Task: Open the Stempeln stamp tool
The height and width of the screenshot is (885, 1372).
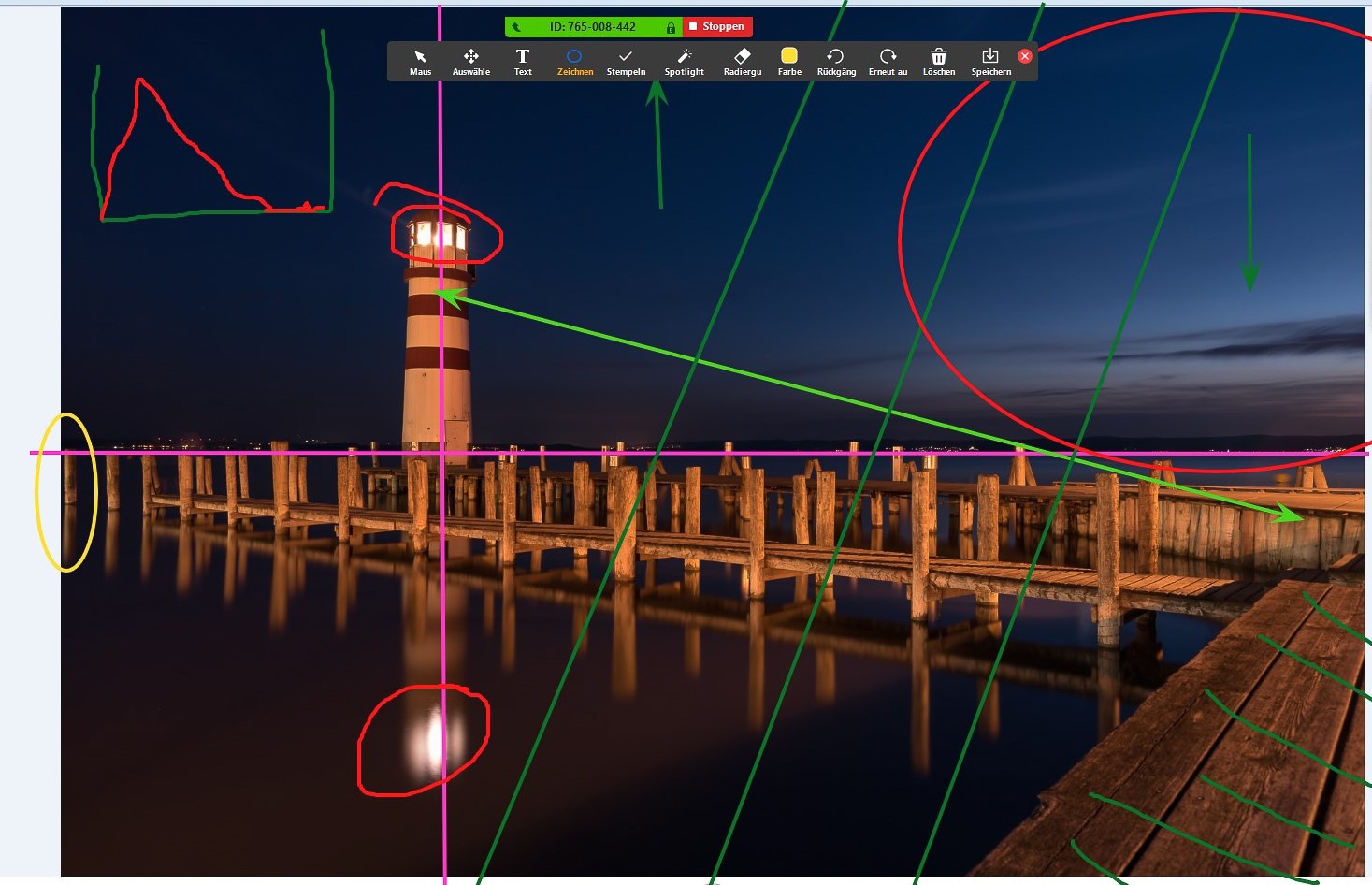Action: point(626,61)
